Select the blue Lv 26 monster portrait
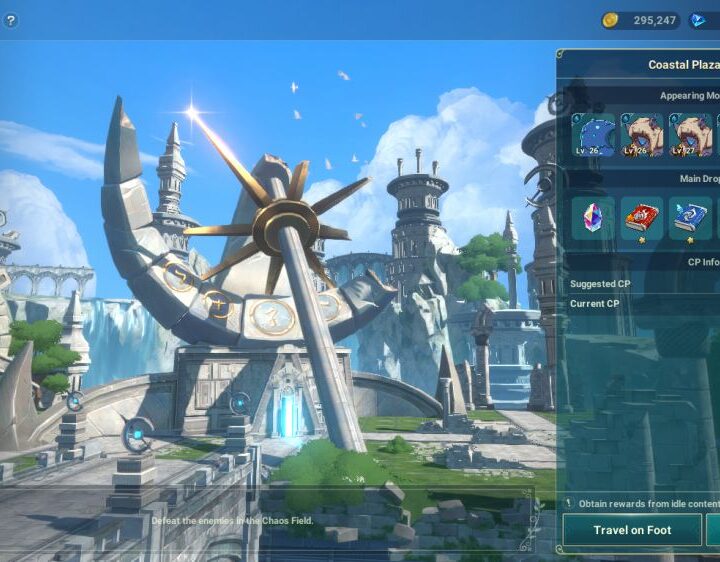The width and height of the screenshot is (720, 562). click(x=593, y=135)
